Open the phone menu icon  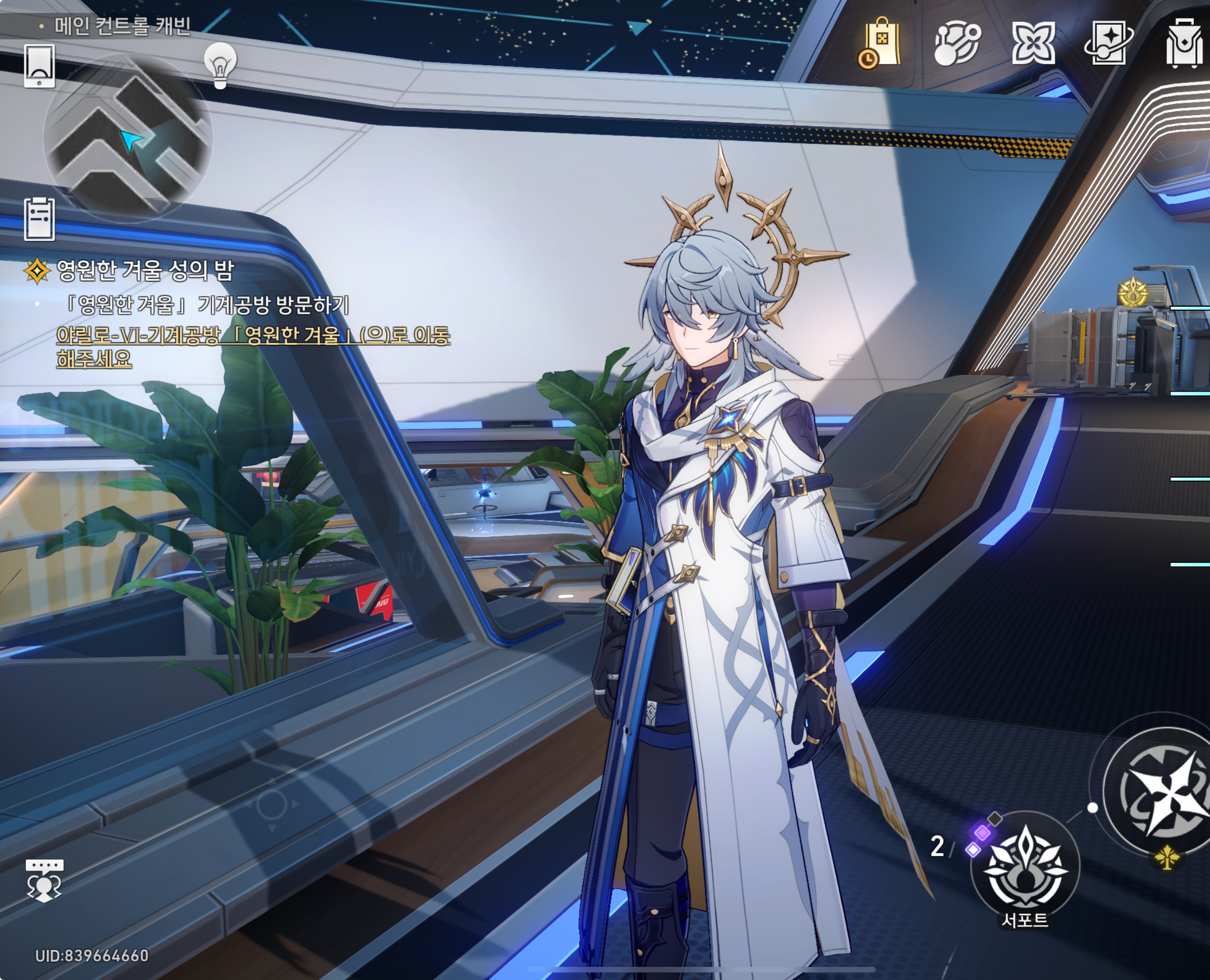(x=39, y=66)
